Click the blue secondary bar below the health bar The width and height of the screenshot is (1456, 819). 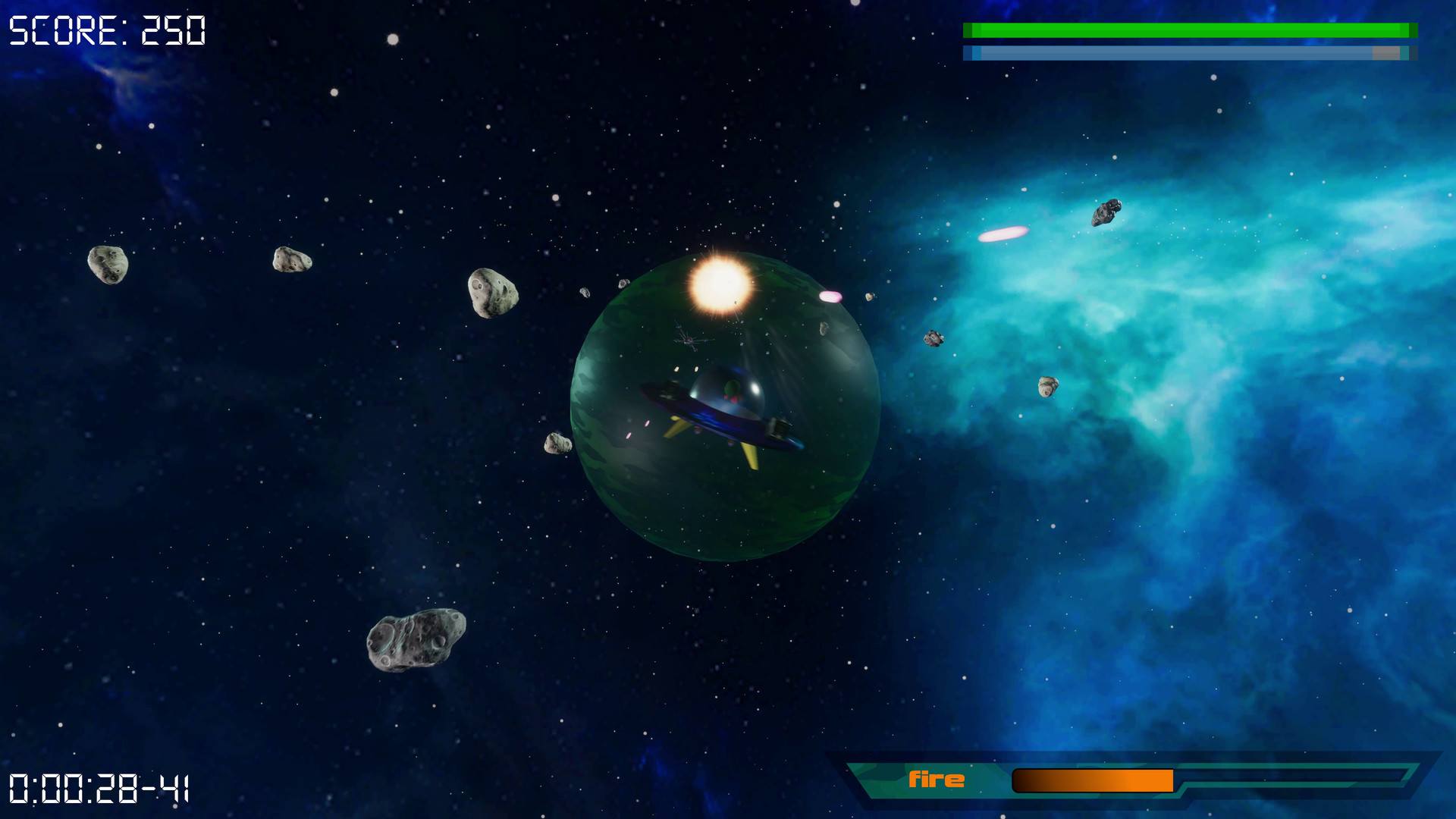(x=1191, y=53)
